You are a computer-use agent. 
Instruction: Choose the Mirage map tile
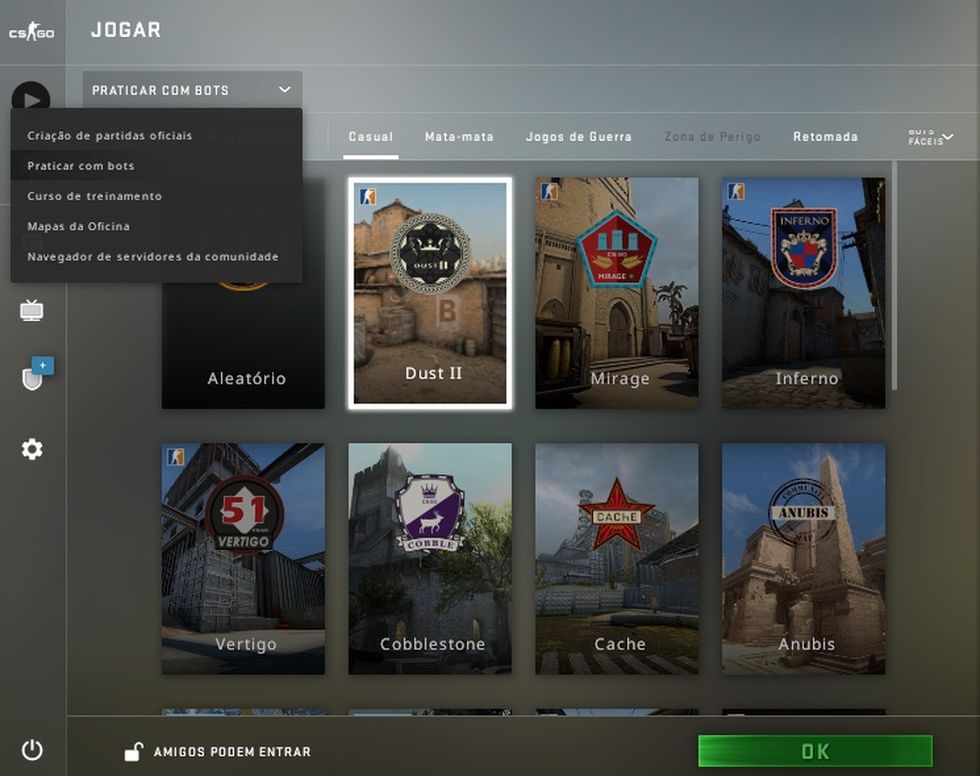pos(617,292)
